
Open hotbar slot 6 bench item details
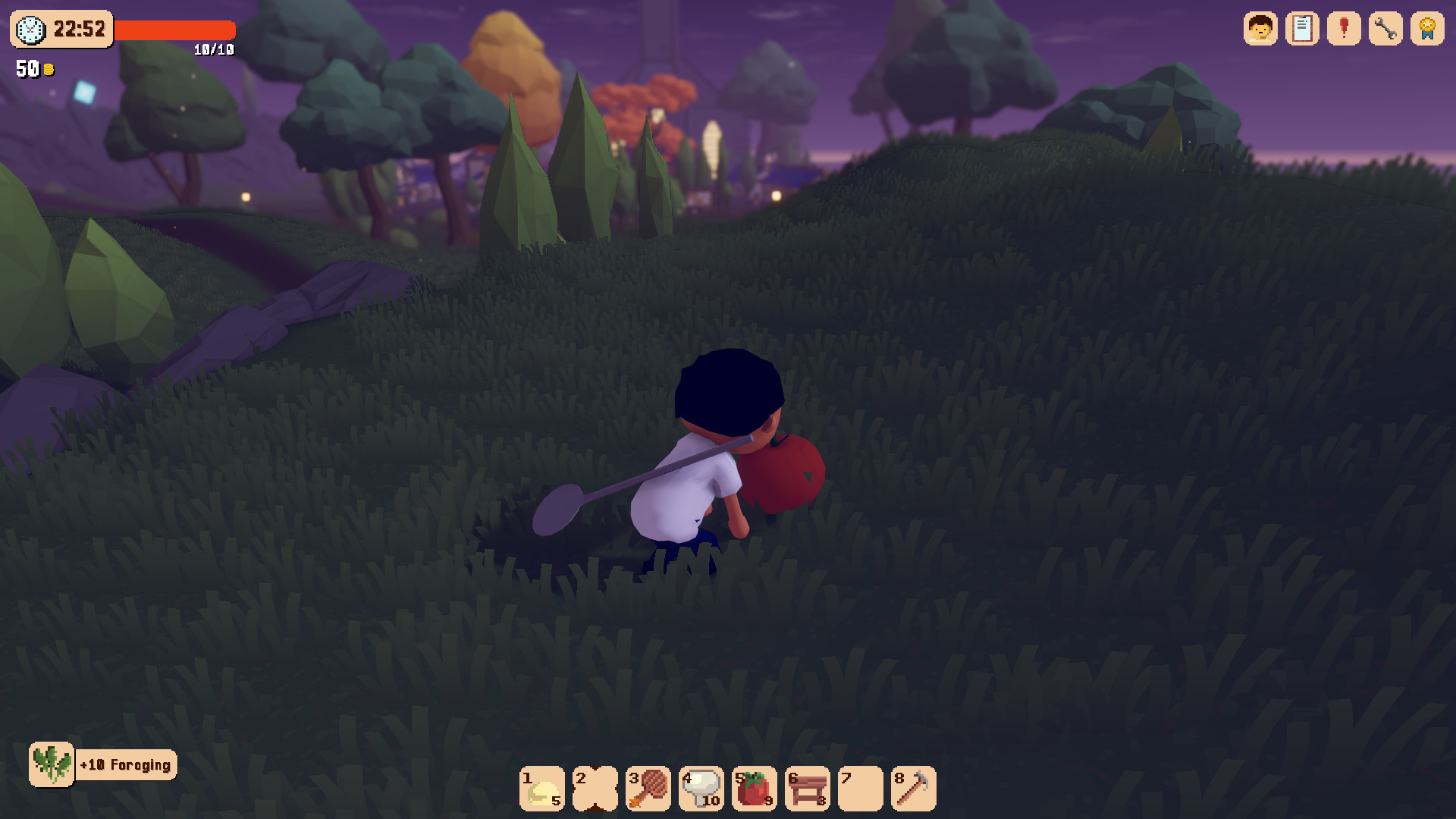pyautogui.click(x=808, y=789)
